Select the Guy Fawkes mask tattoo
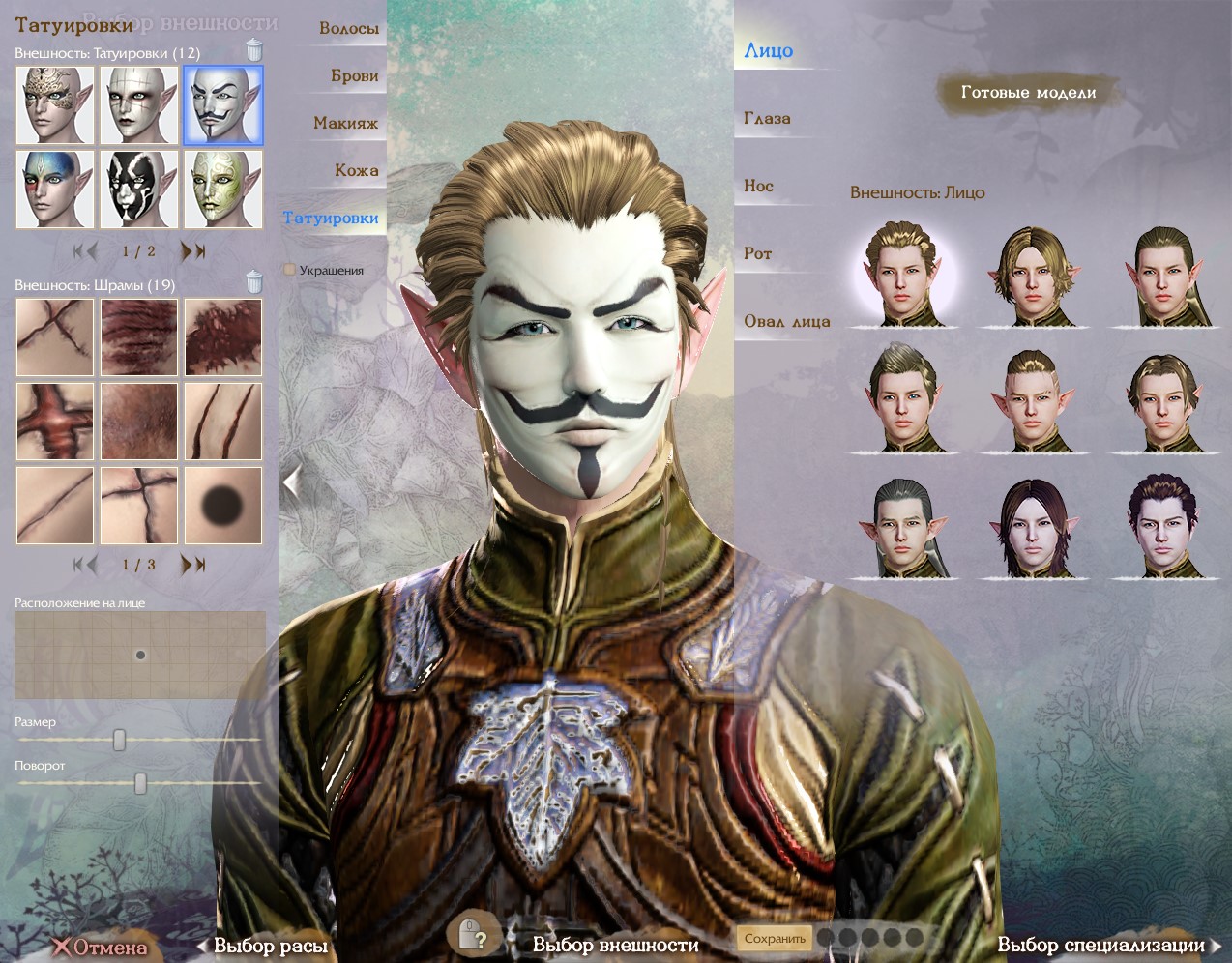The height and width of the screenshot is (963, 1232). tap(223, 105)
